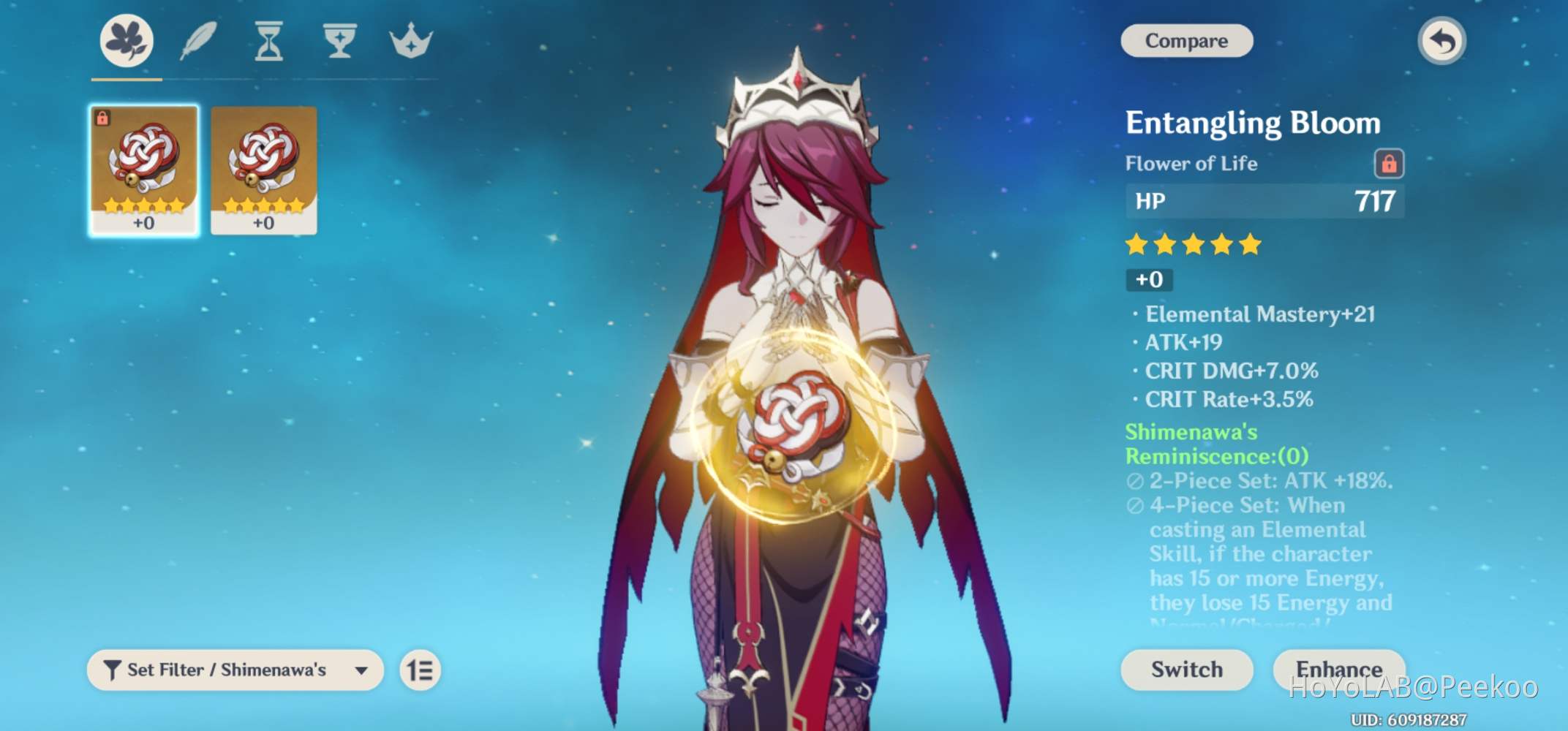
Task: Toggle the lock on the Entangling Bloom artifact
Action: click(x=1388, y=164)
